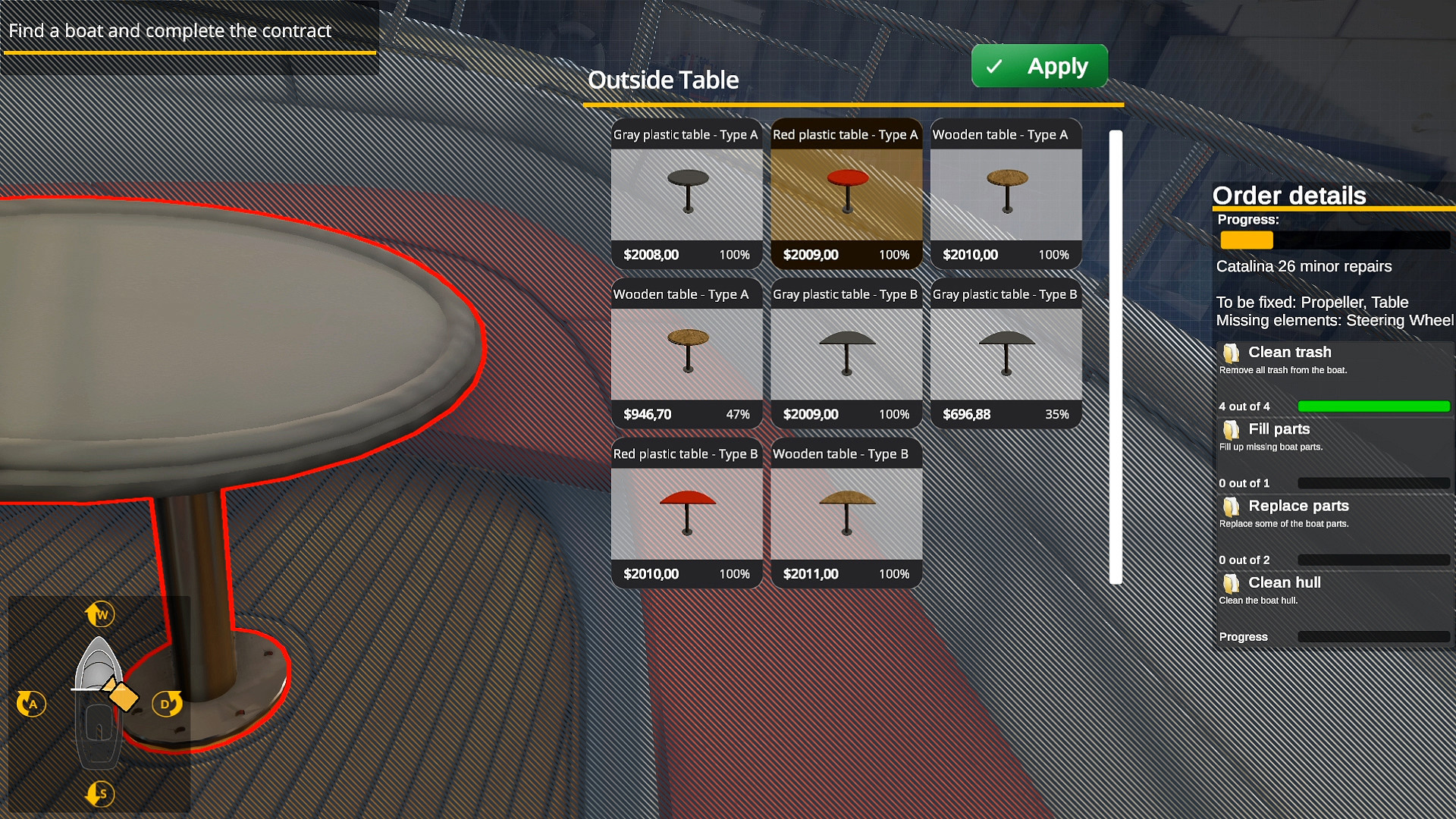The width and height of the screenshot is (1456, 819).
Task: Click the A rotate-left icon on the minimap
Action: pos(31,704)
